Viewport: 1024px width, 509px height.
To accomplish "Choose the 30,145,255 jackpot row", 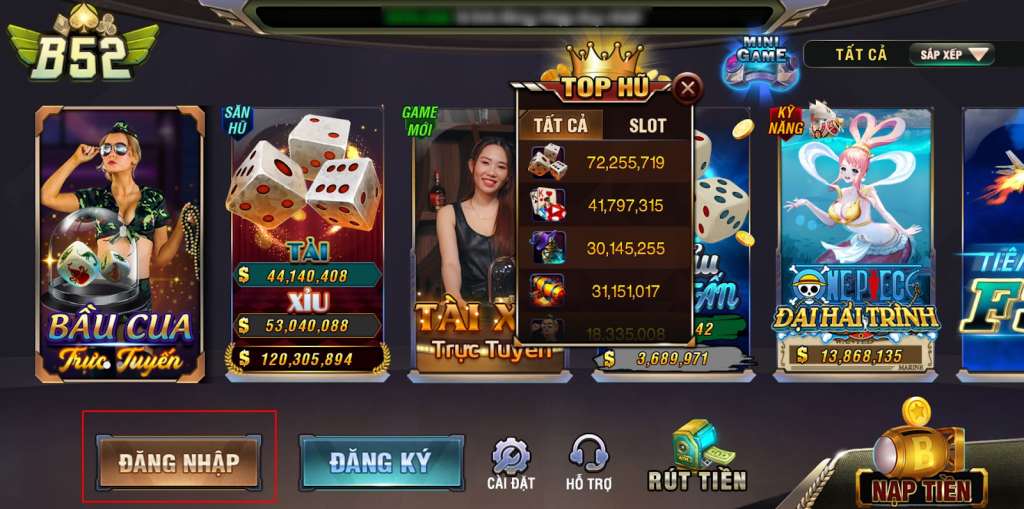I will tap(605, 248).
